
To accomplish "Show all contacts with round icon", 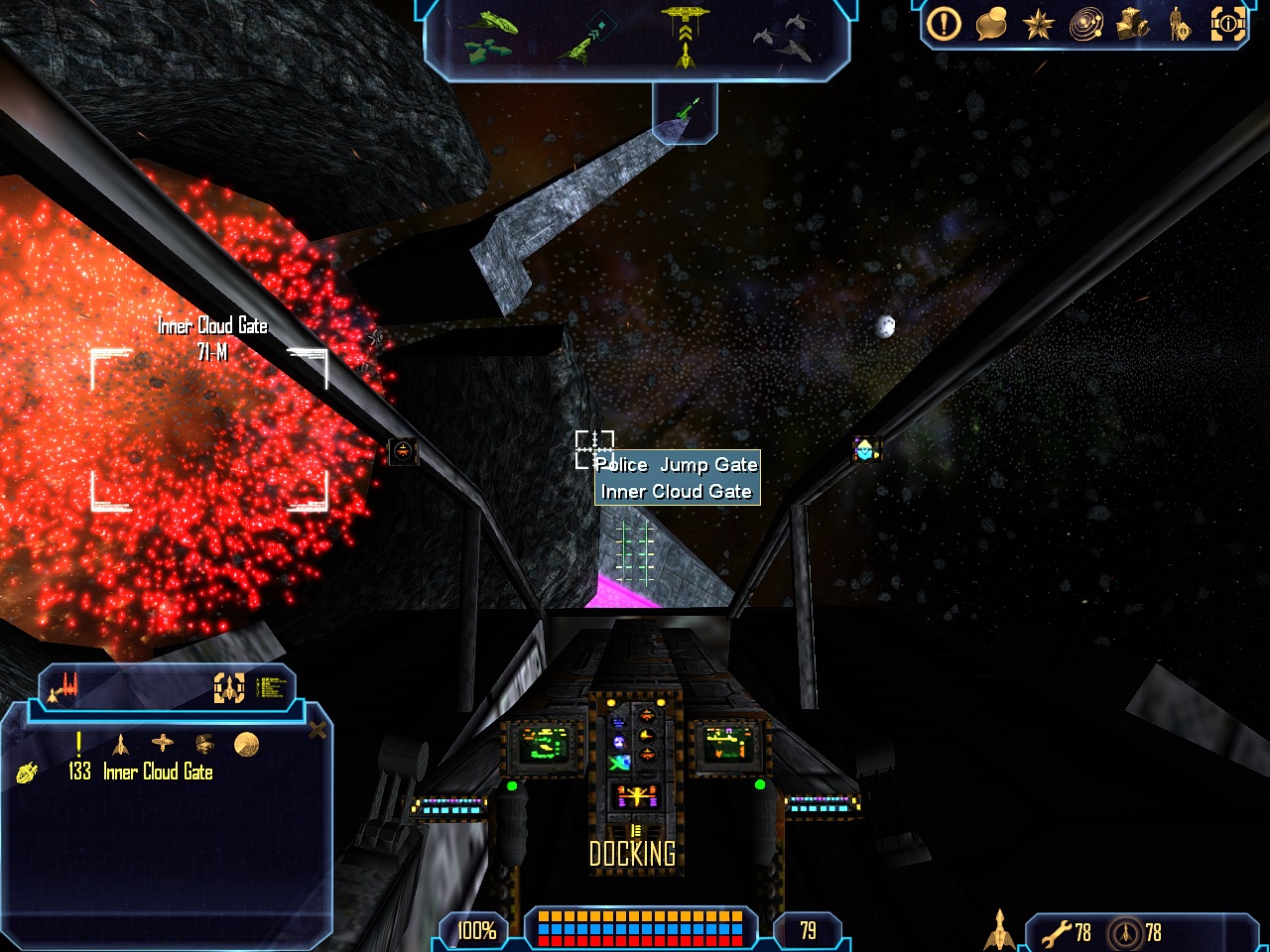I will click(246, 744).
